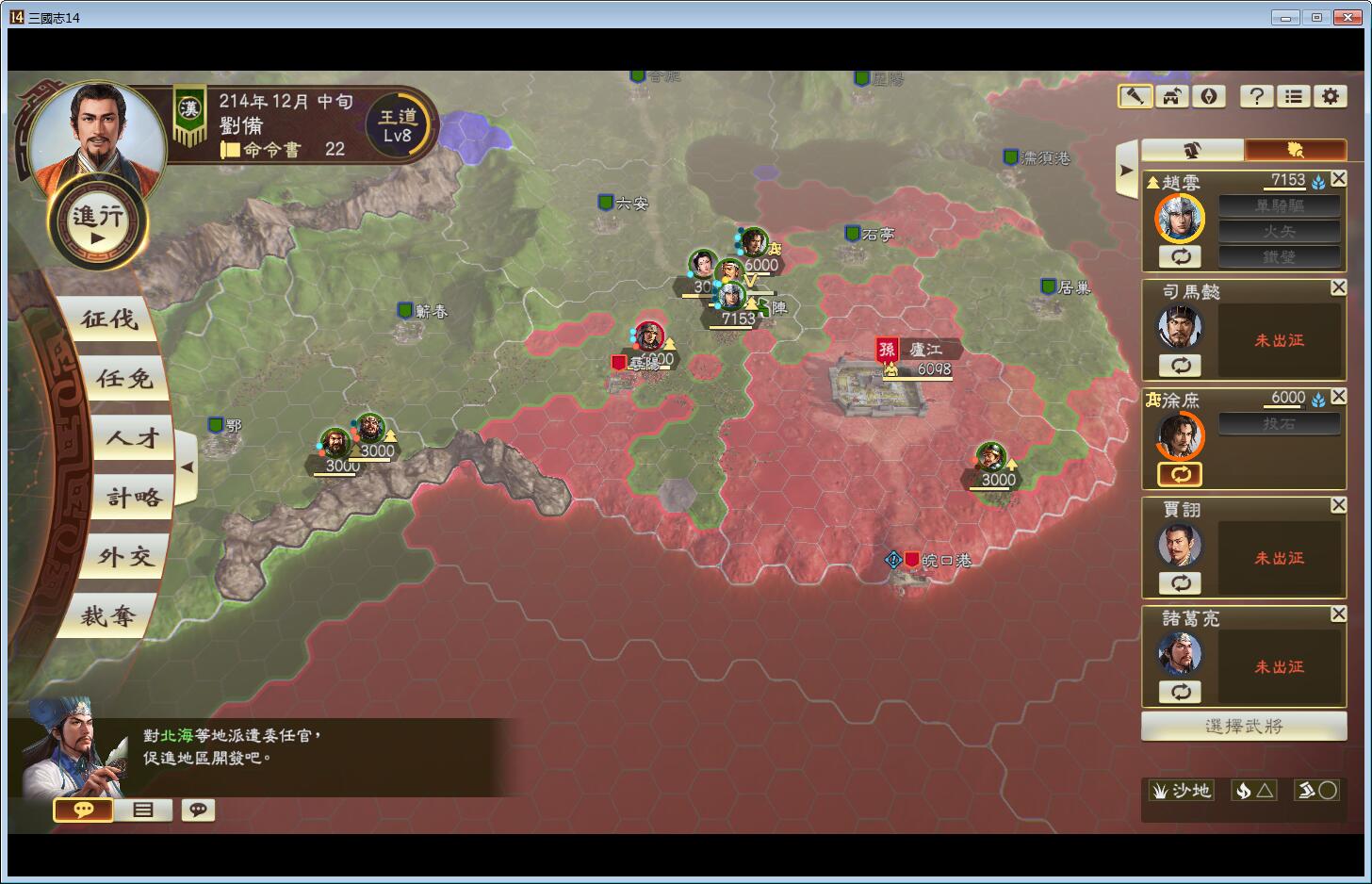Close the 趙雲 officer panel

[1338, 179]
